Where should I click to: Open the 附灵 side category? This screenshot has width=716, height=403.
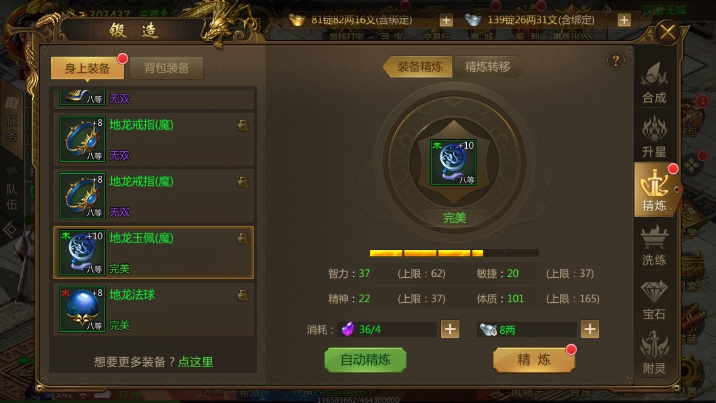point(654,353)
